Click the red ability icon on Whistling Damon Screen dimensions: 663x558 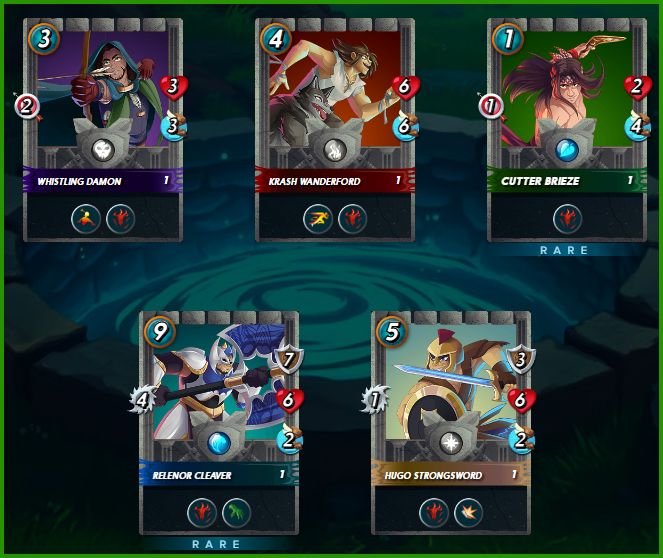[x=120, y=217]
